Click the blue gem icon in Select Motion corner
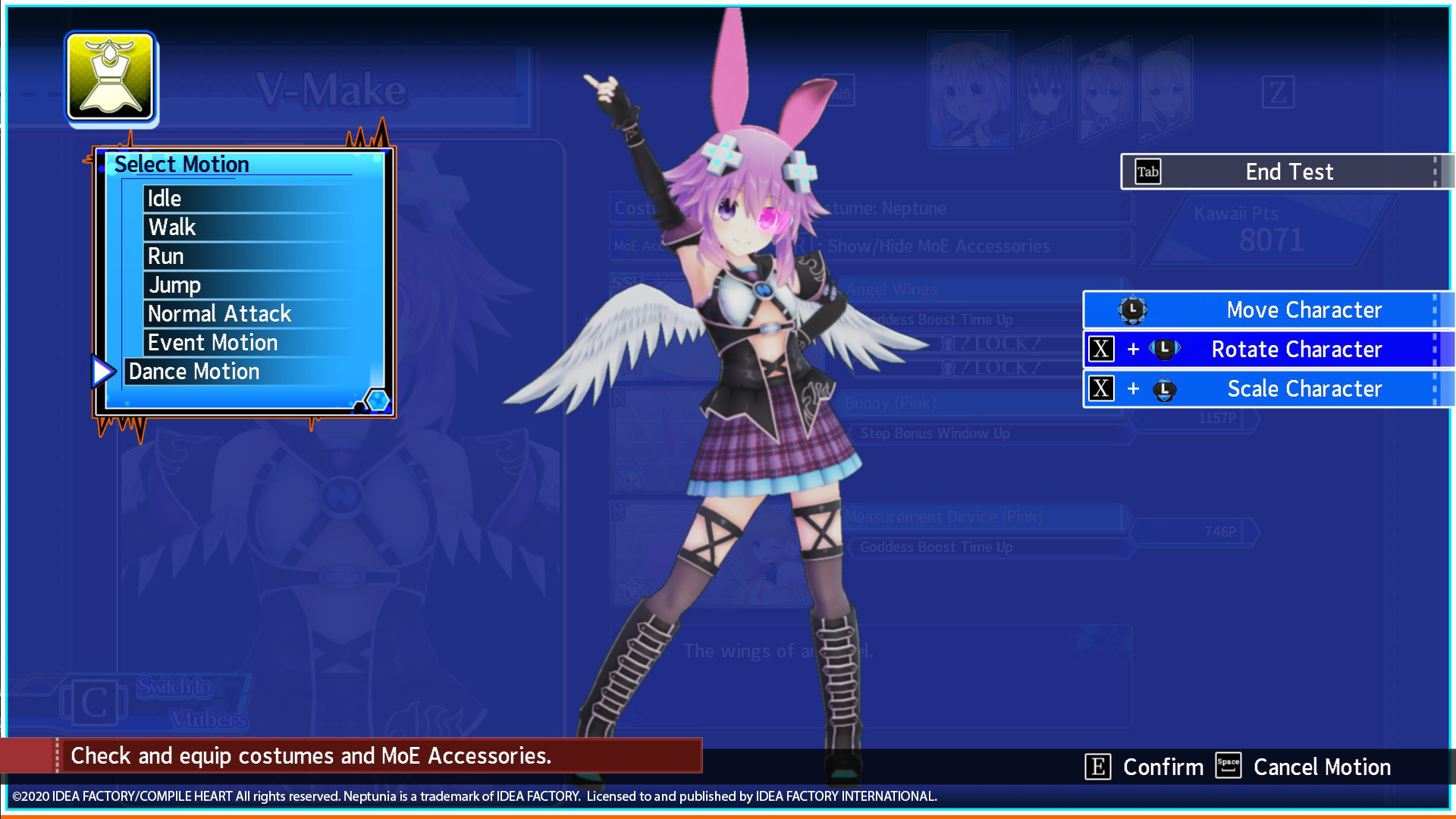 pos(377,400)
